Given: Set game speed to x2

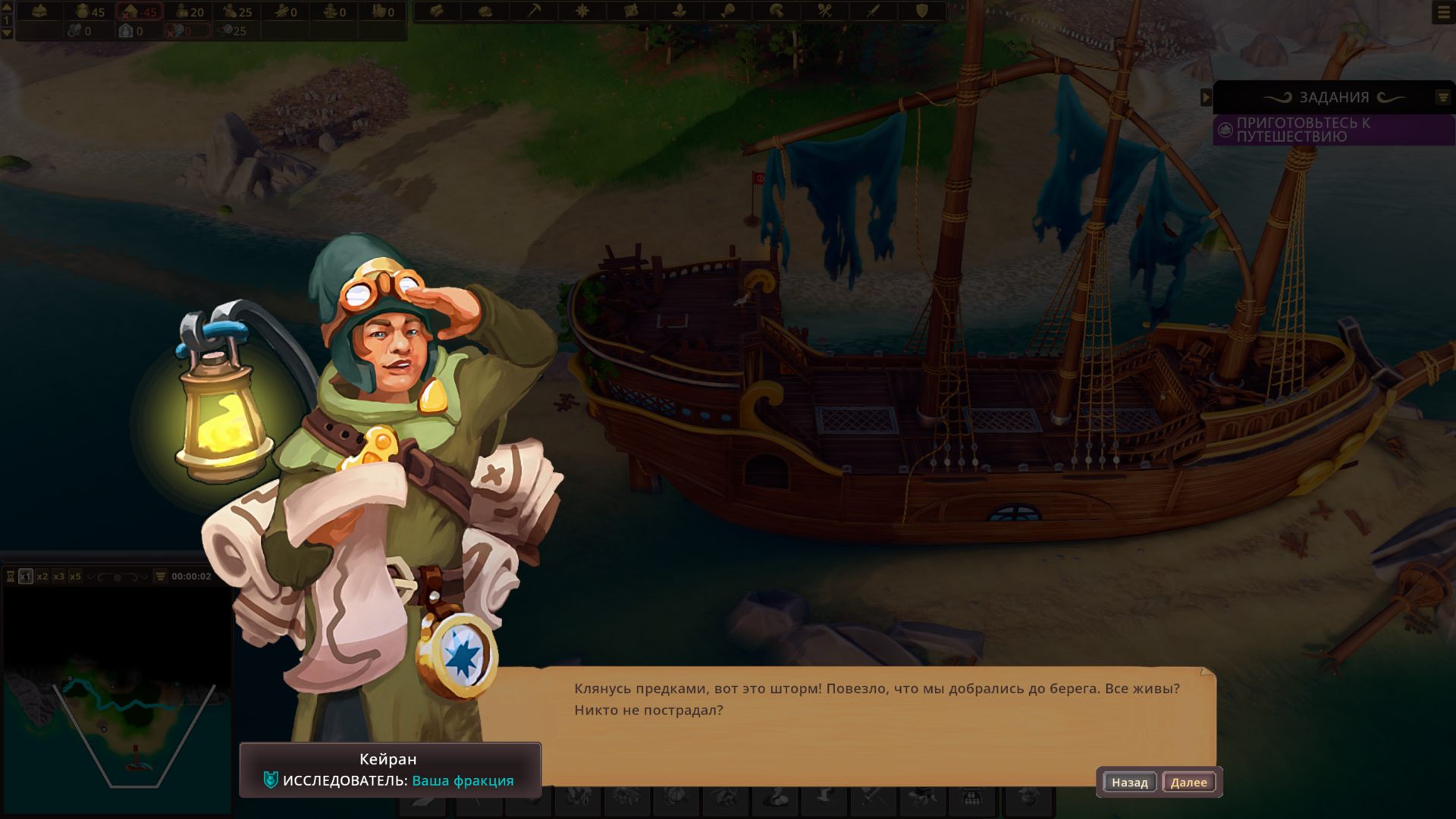Looking at the screenshot, I should [42, 576].
